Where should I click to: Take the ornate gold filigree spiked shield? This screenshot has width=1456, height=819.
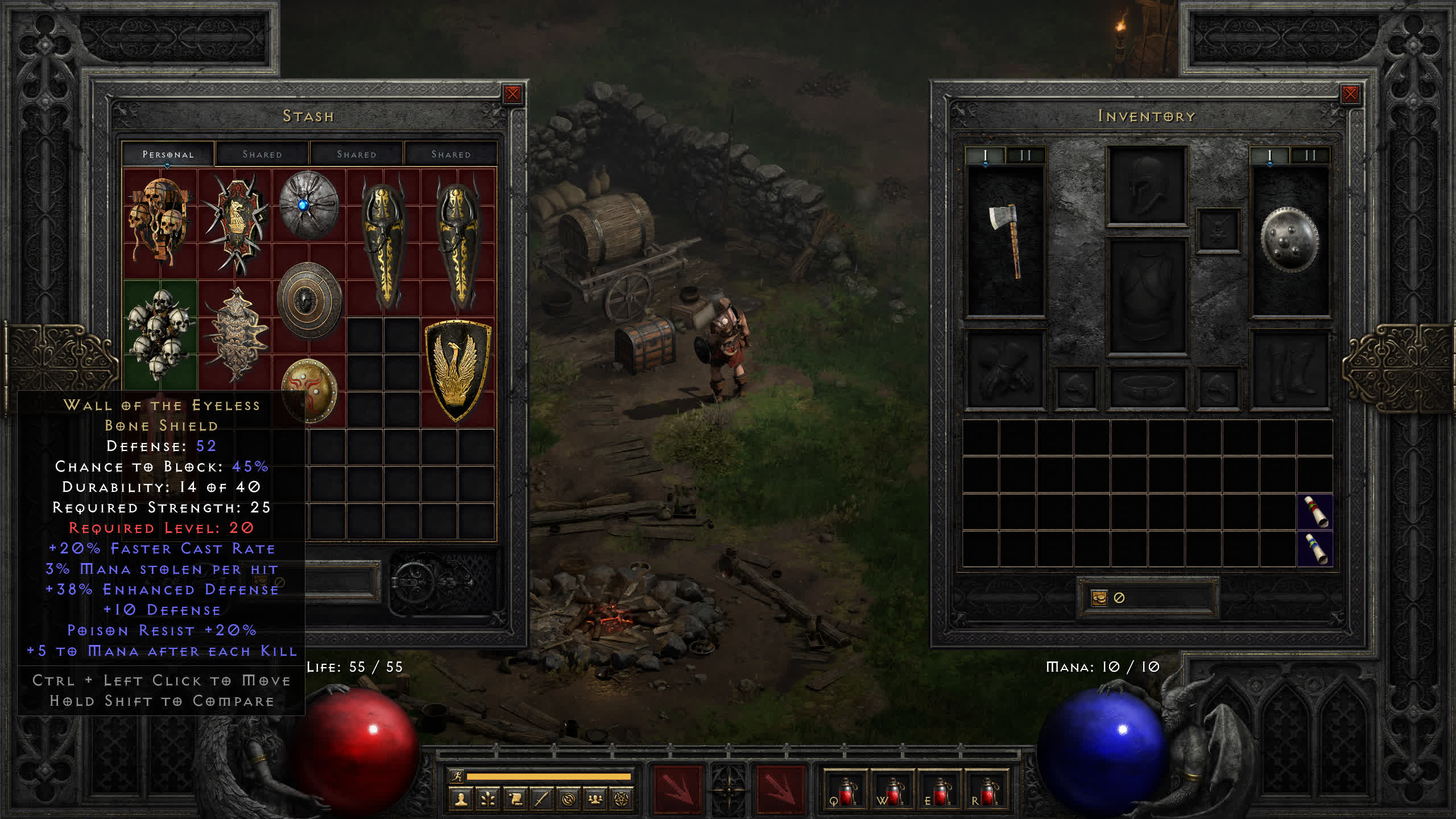coord(236,334)
